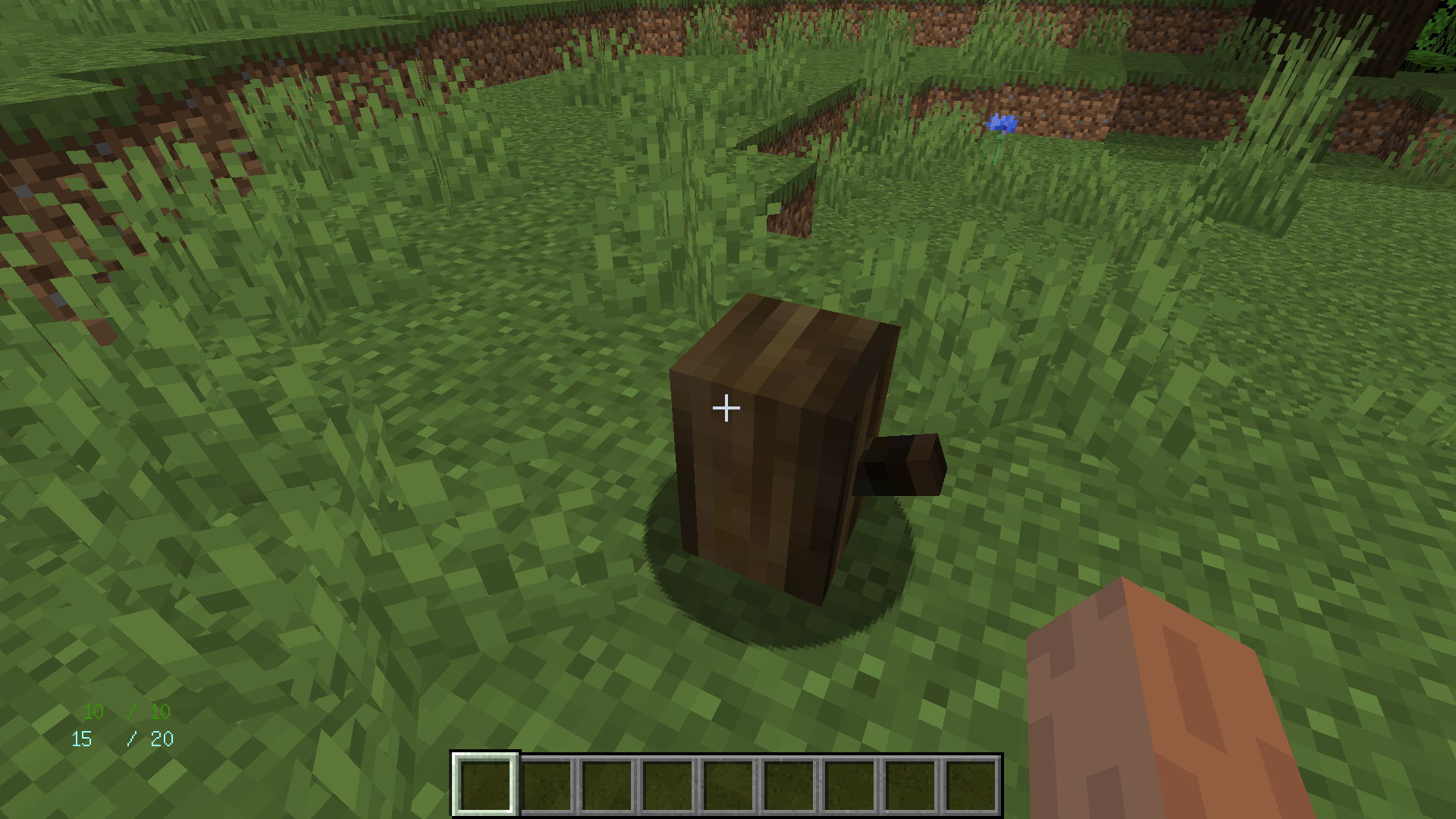1456x819 pixels.
Task: Select the second hotbar slot
Action: 547,785
